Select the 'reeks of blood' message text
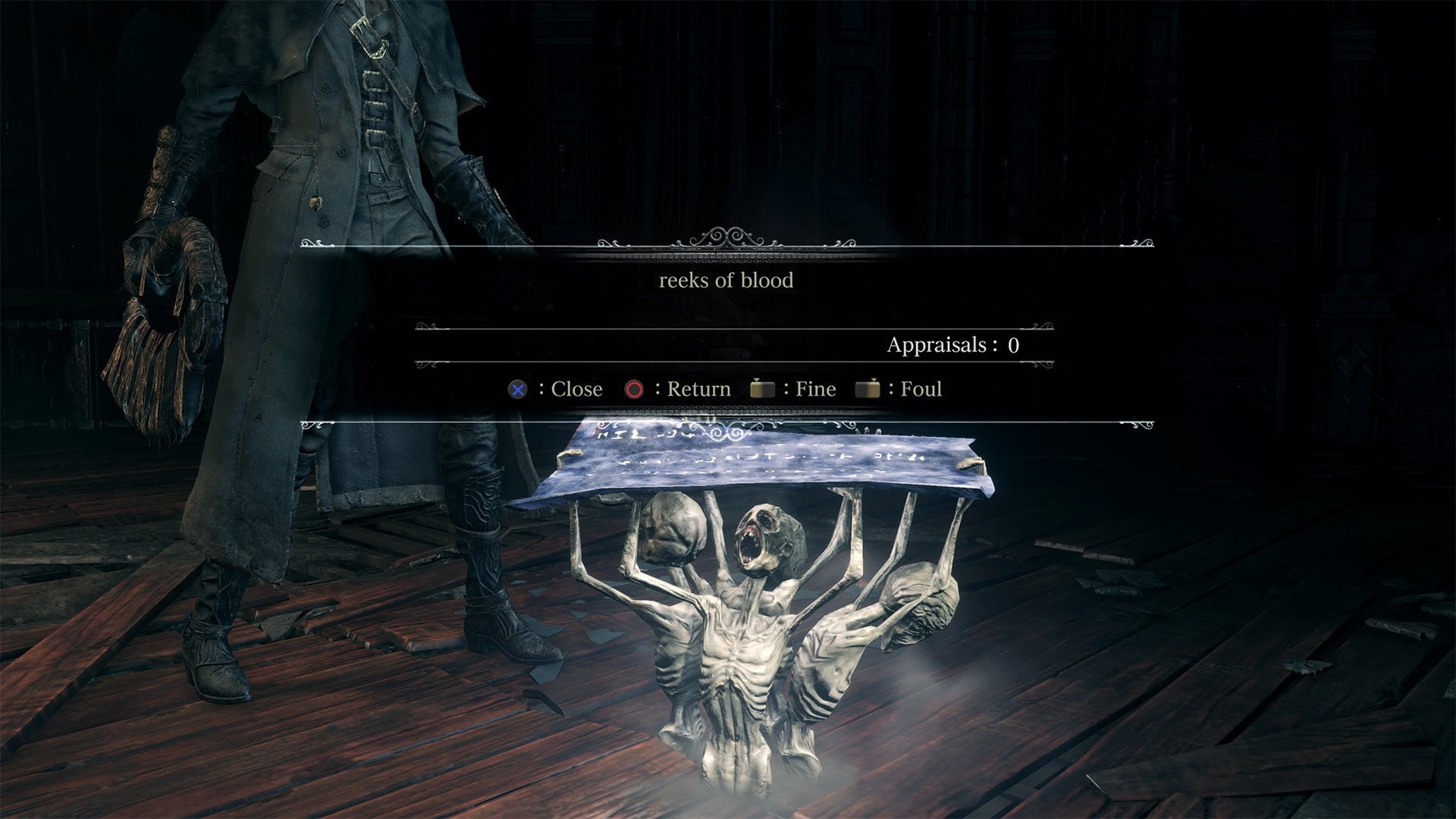 point(726,281)
